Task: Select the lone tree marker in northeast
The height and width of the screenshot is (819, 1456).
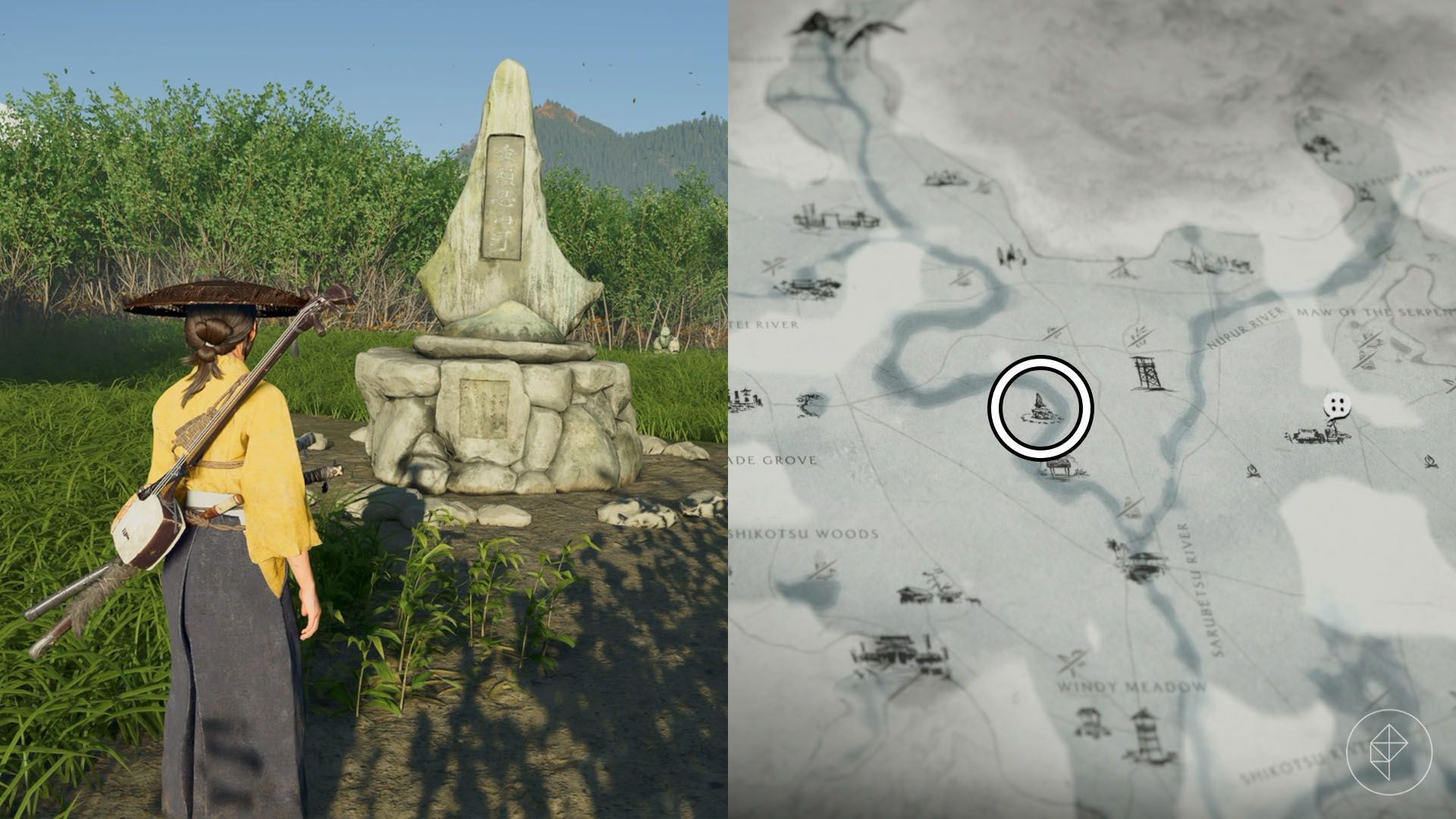Action: [x=1323, y=146]
